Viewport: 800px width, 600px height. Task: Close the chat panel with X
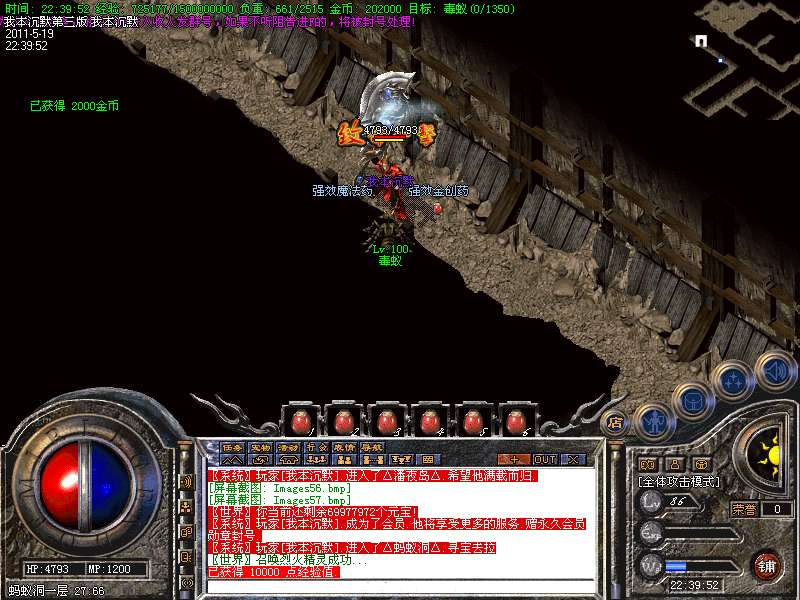(x=573, y=459)
